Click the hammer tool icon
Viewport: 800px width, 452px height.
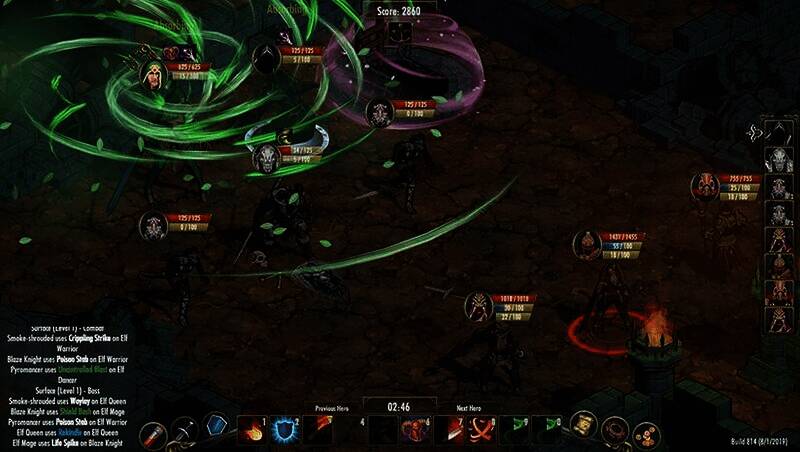[x=184, y=430]
